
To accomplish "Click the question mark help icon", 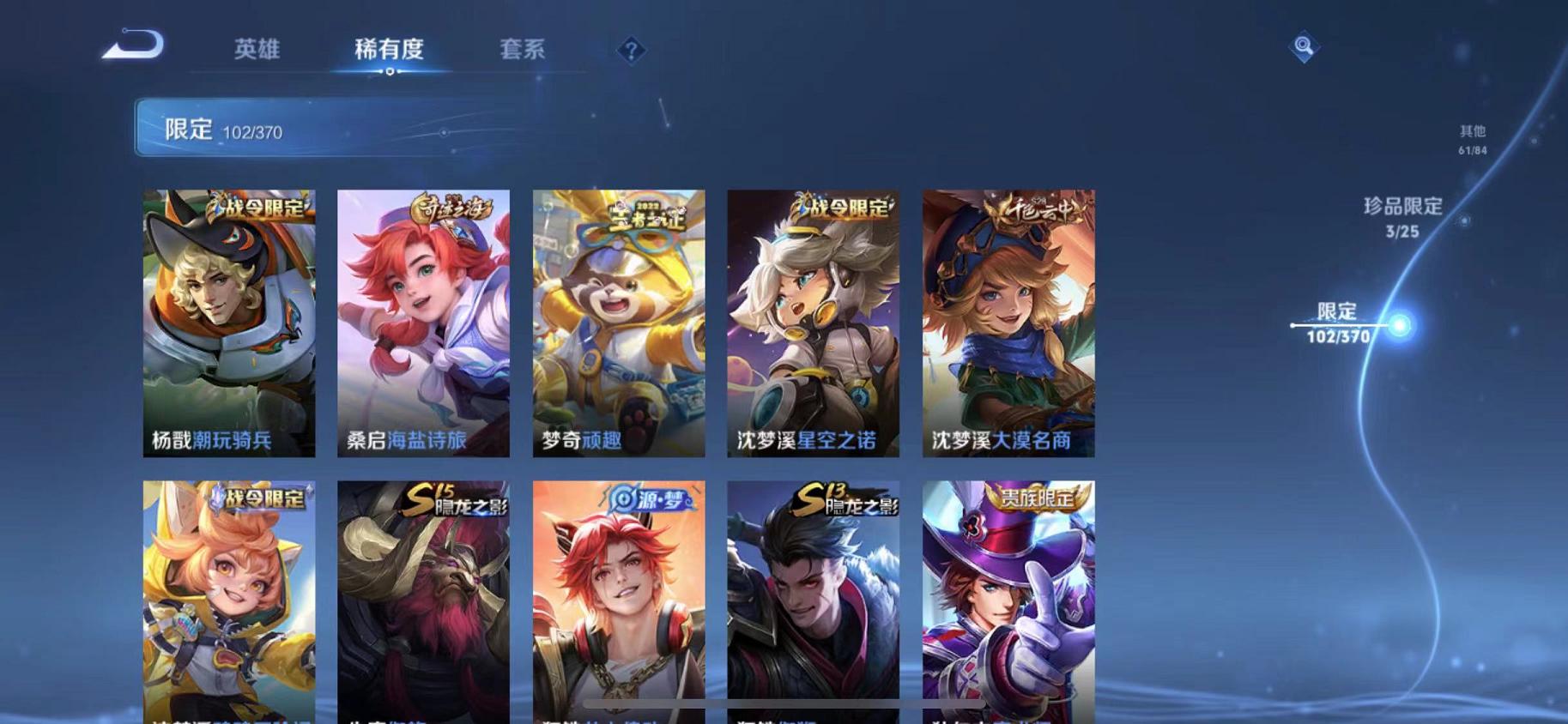I will coord(633,51).
